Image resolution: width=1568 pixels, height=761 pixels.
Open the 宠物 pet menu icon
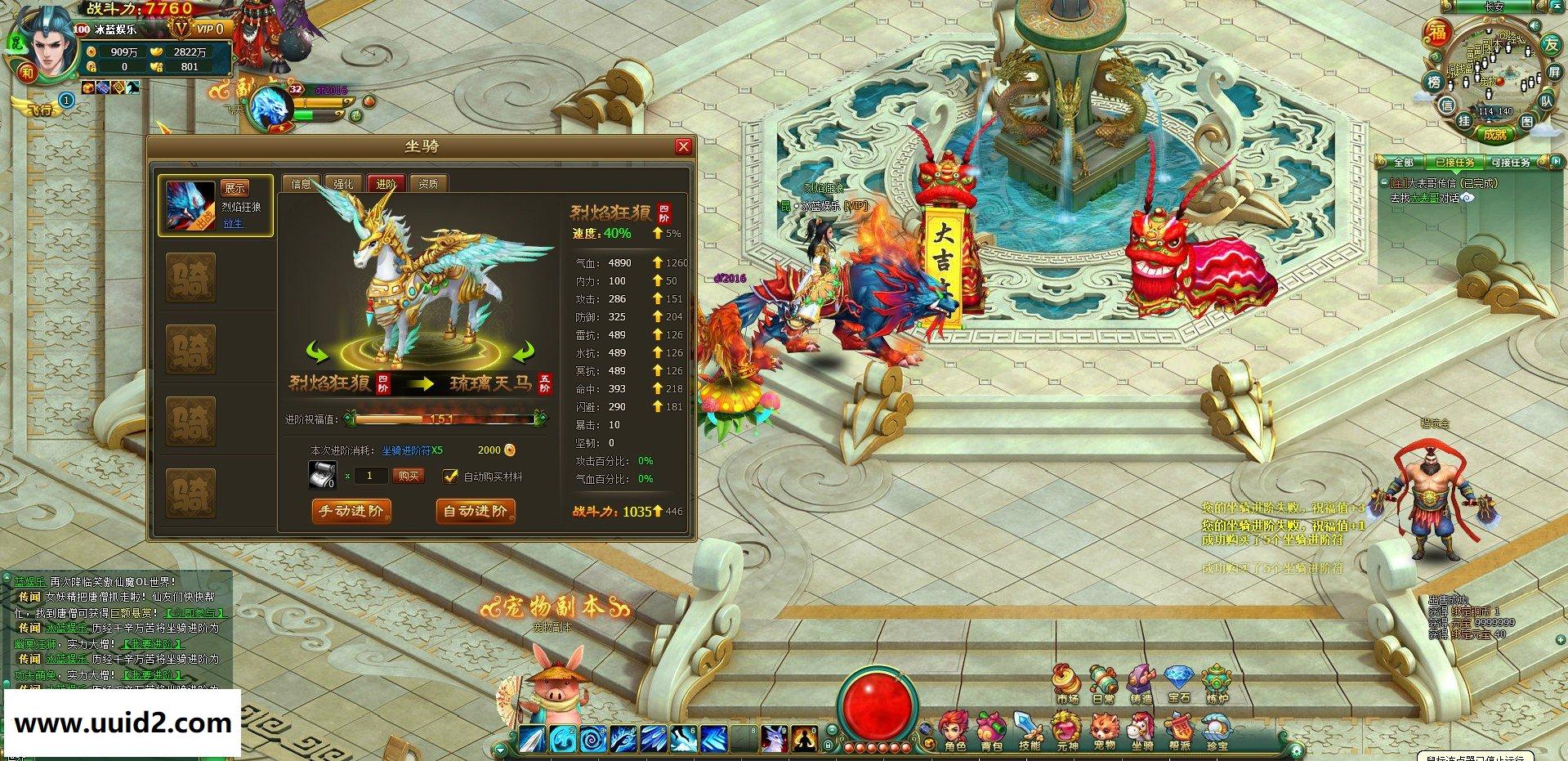point(1105,731)
